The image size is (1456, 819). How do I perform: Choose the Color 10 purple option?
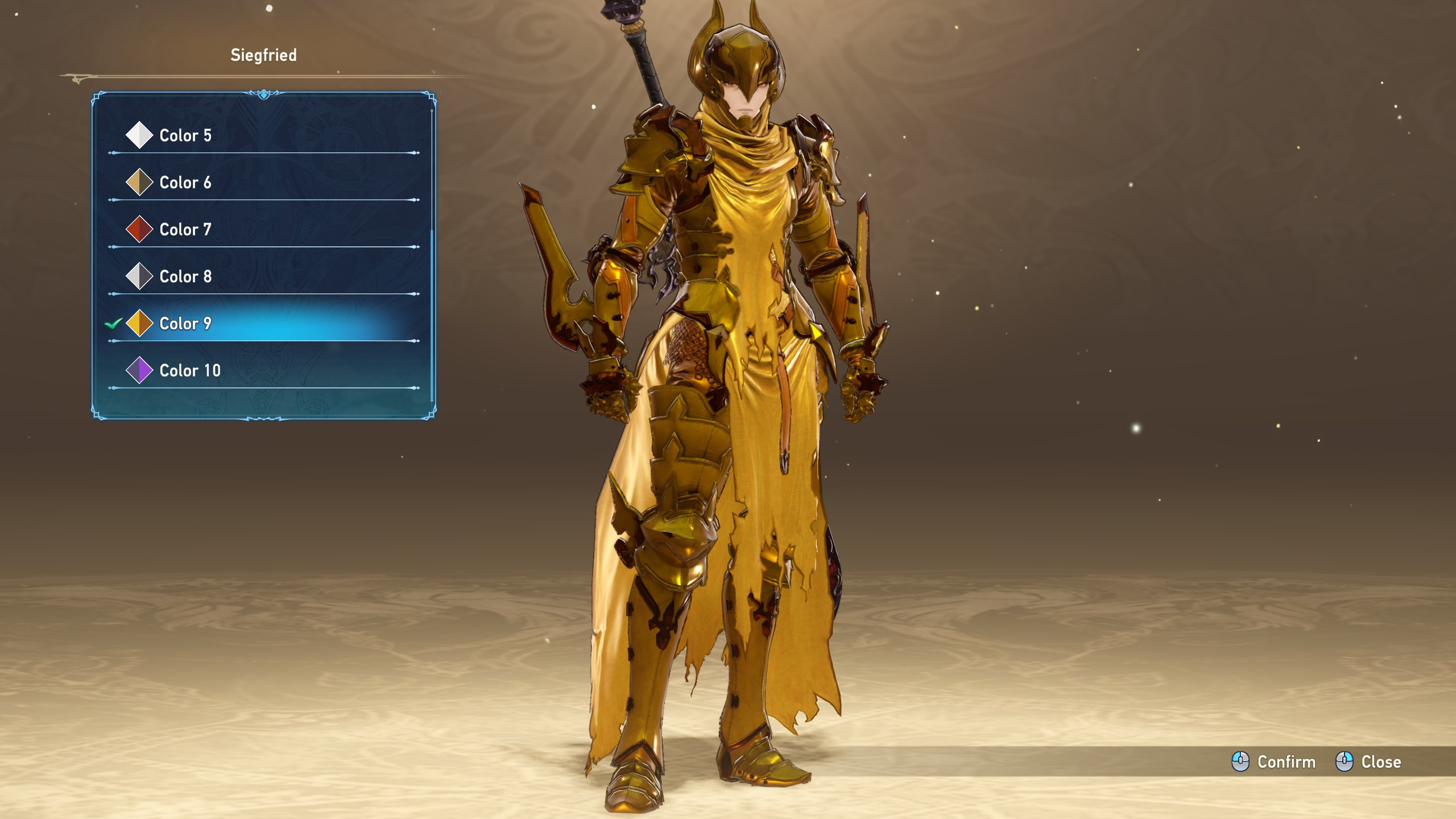coord(189,371)
